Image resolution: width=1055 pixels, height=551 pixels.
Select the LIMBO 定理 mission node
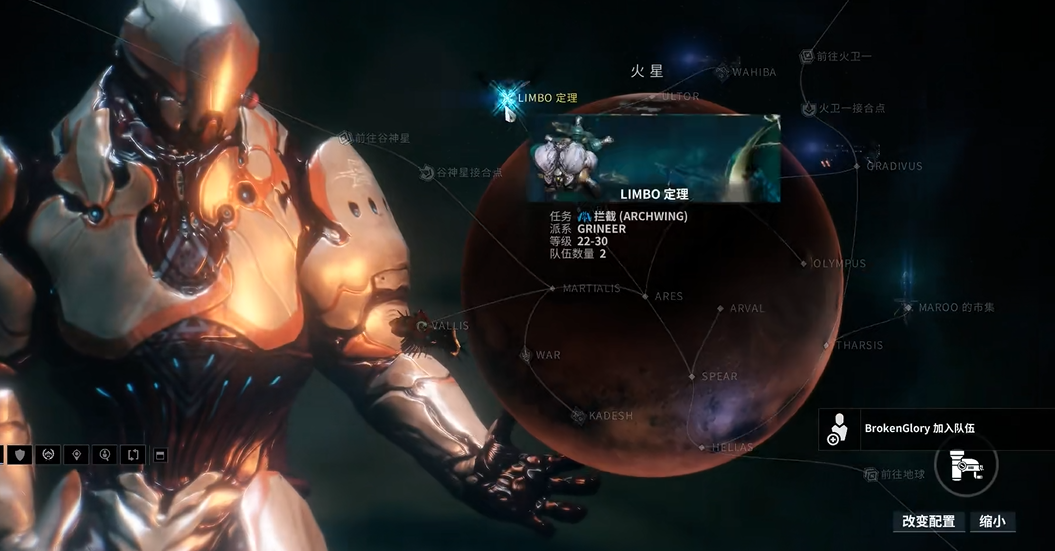coord(507,98)
